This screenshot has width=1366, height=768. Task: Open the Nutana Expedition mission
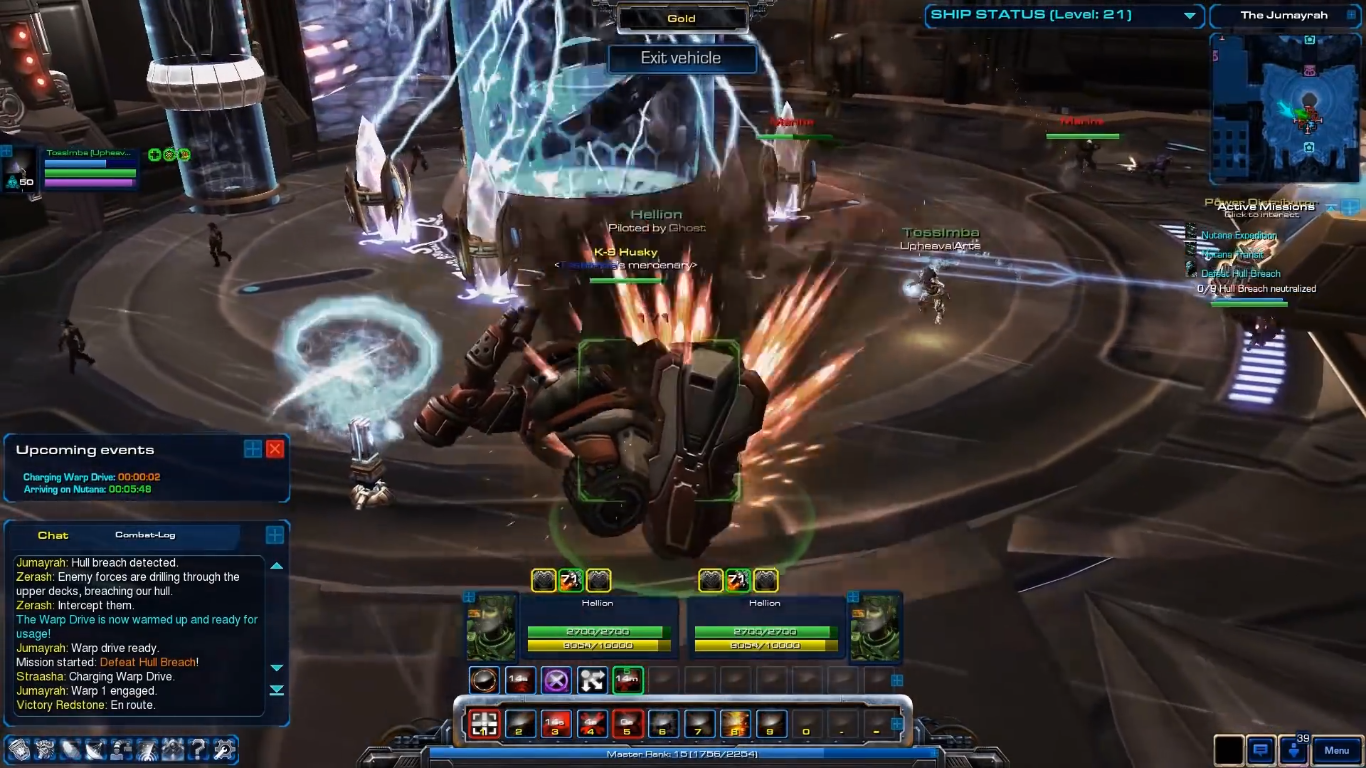click(x=1239, y=236)
